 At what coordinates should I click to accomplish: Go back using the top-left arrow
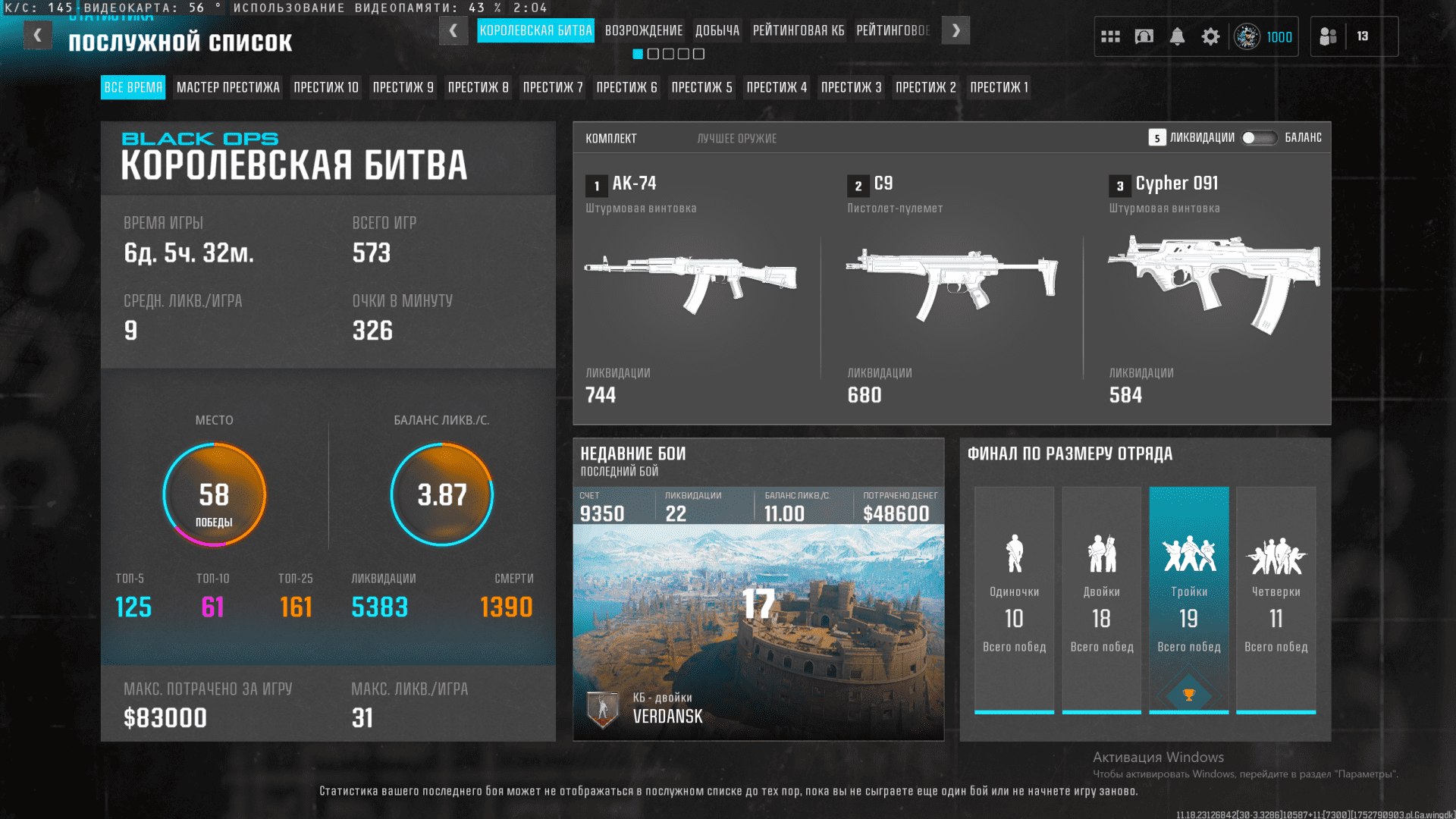click(x=37, y=35)
